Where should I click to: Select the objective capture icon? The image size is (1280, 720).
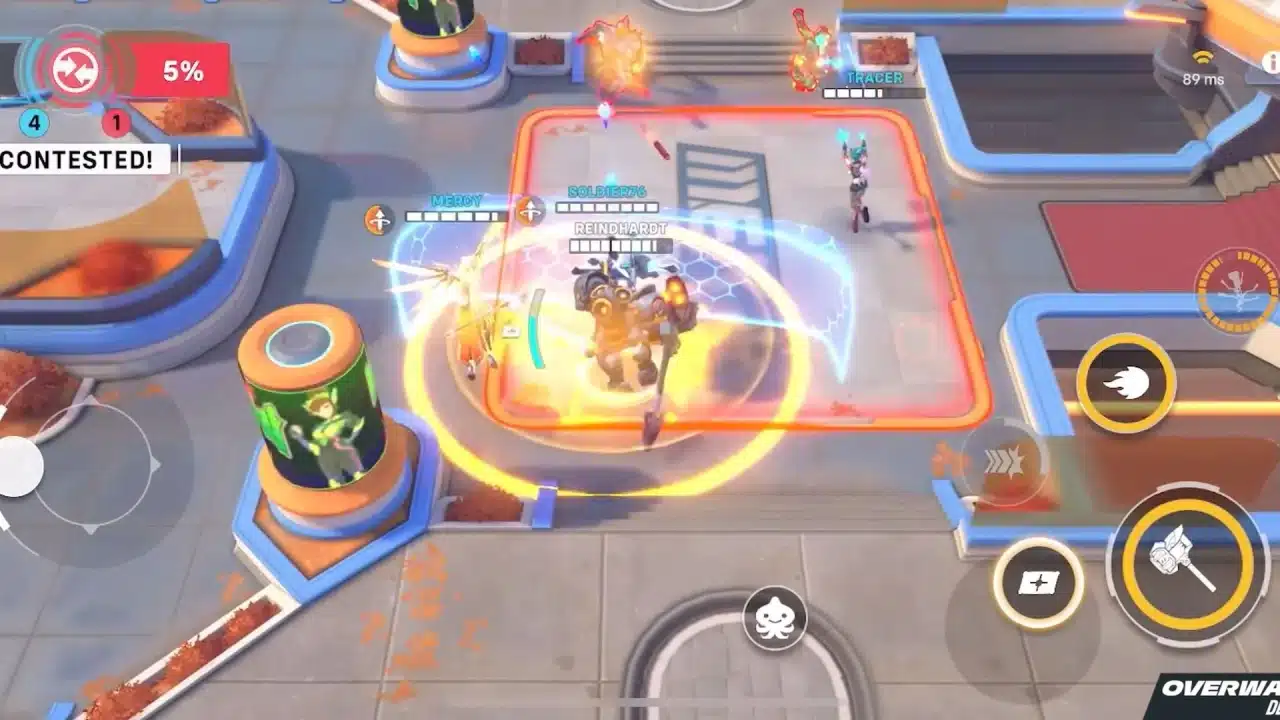pyautogui.click(x=73, y=68)
